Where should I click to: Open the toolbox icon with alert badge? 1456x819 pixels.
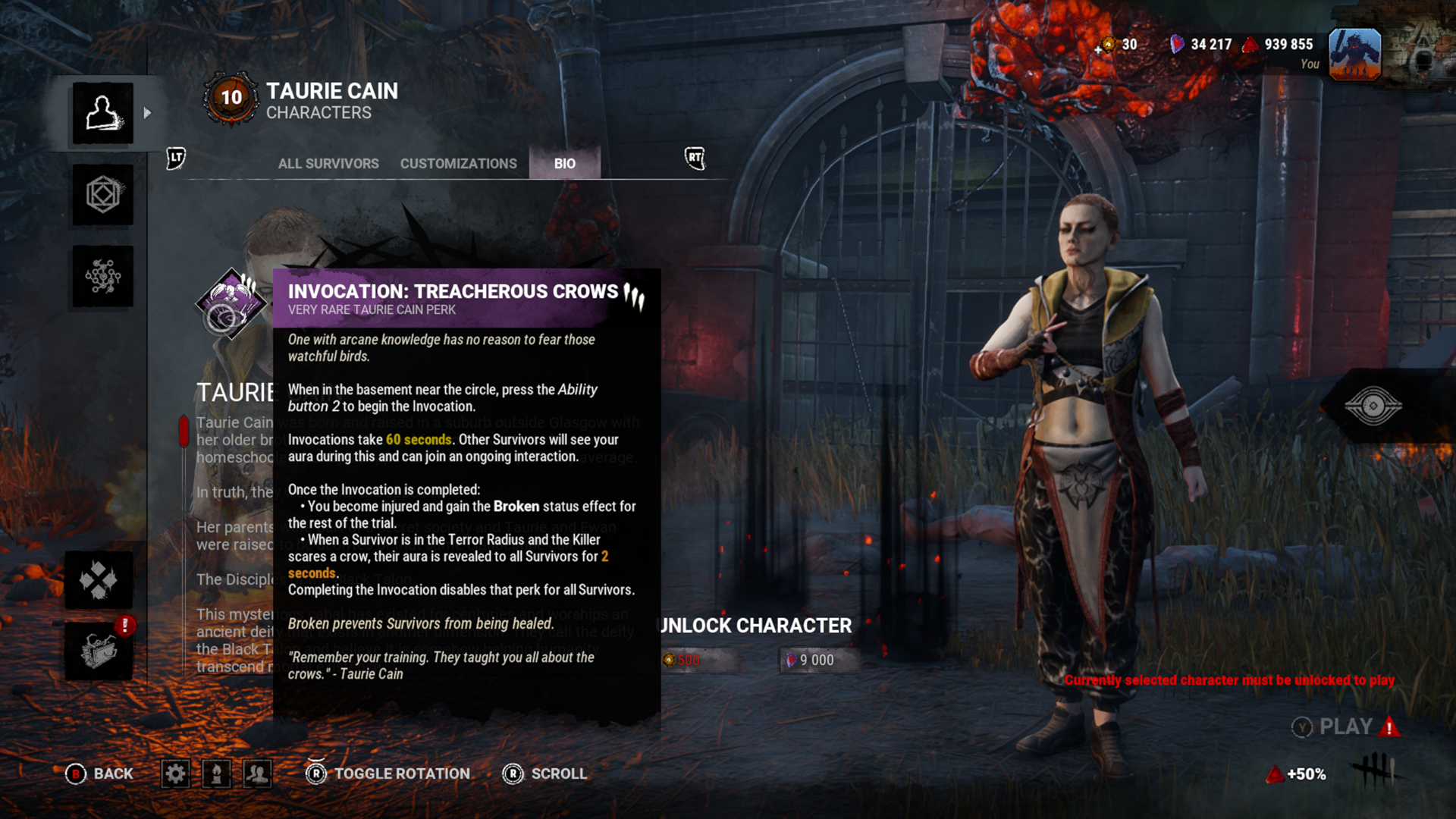(99, 651)
